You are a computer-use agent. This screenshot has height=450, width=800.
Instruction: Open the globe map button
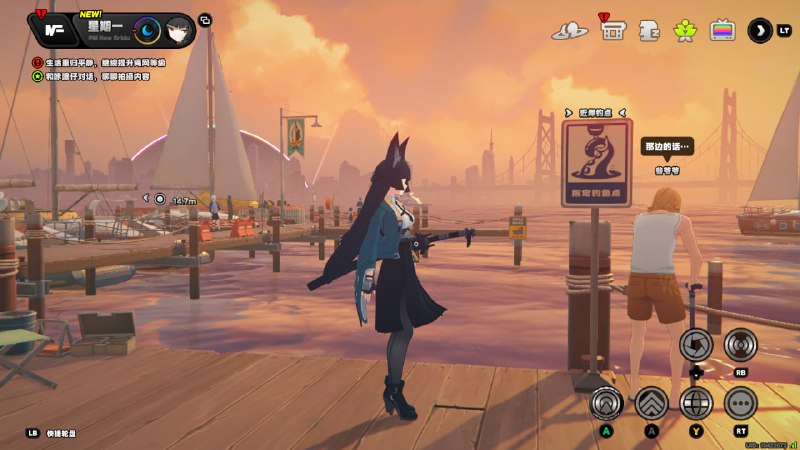tap(696, 402)
